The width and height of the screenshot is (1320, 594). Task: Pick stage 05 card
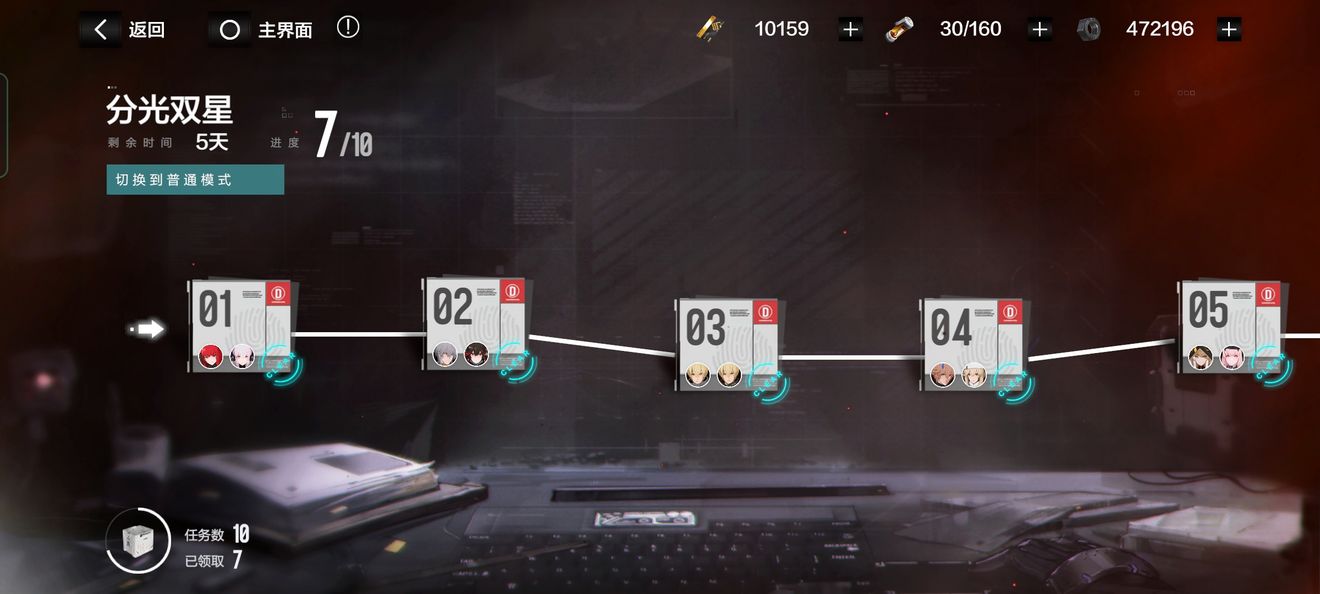(x=1231, y=327)
